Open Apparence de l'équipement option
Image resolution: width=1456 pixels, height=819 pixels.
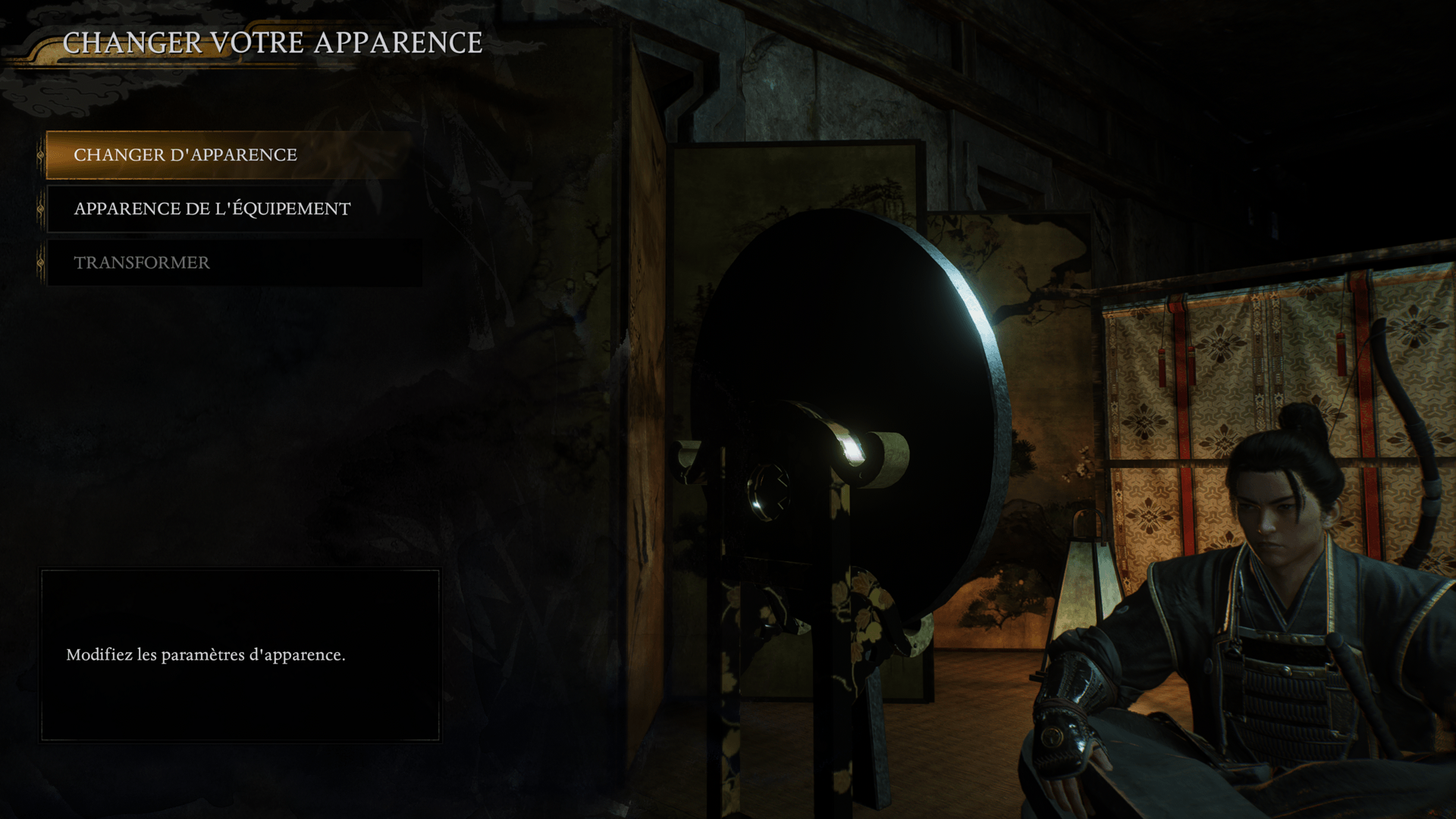click(212, 209)
